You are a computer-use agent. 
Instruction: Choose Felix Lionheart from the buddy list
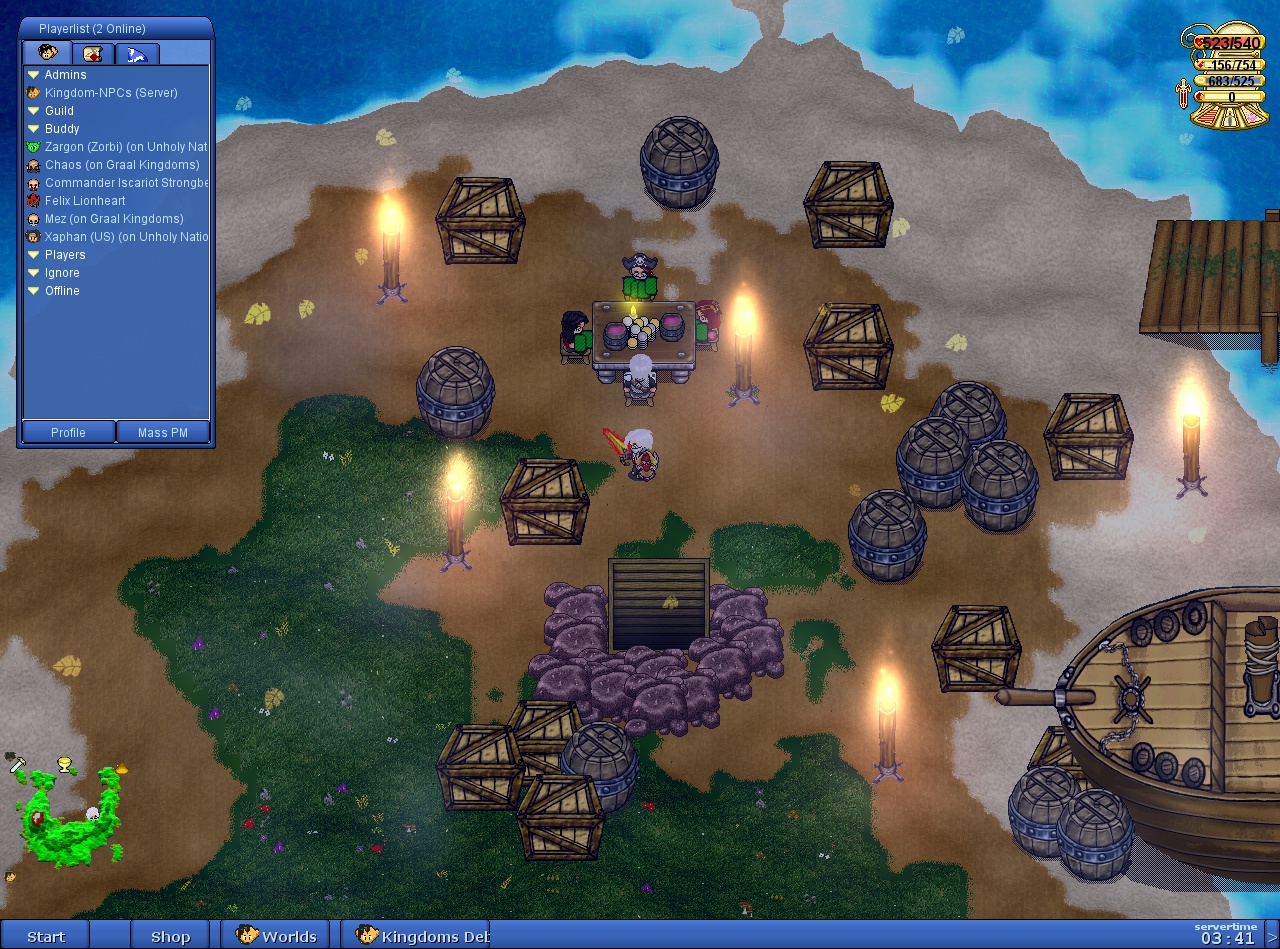click(x=85, y=201)
